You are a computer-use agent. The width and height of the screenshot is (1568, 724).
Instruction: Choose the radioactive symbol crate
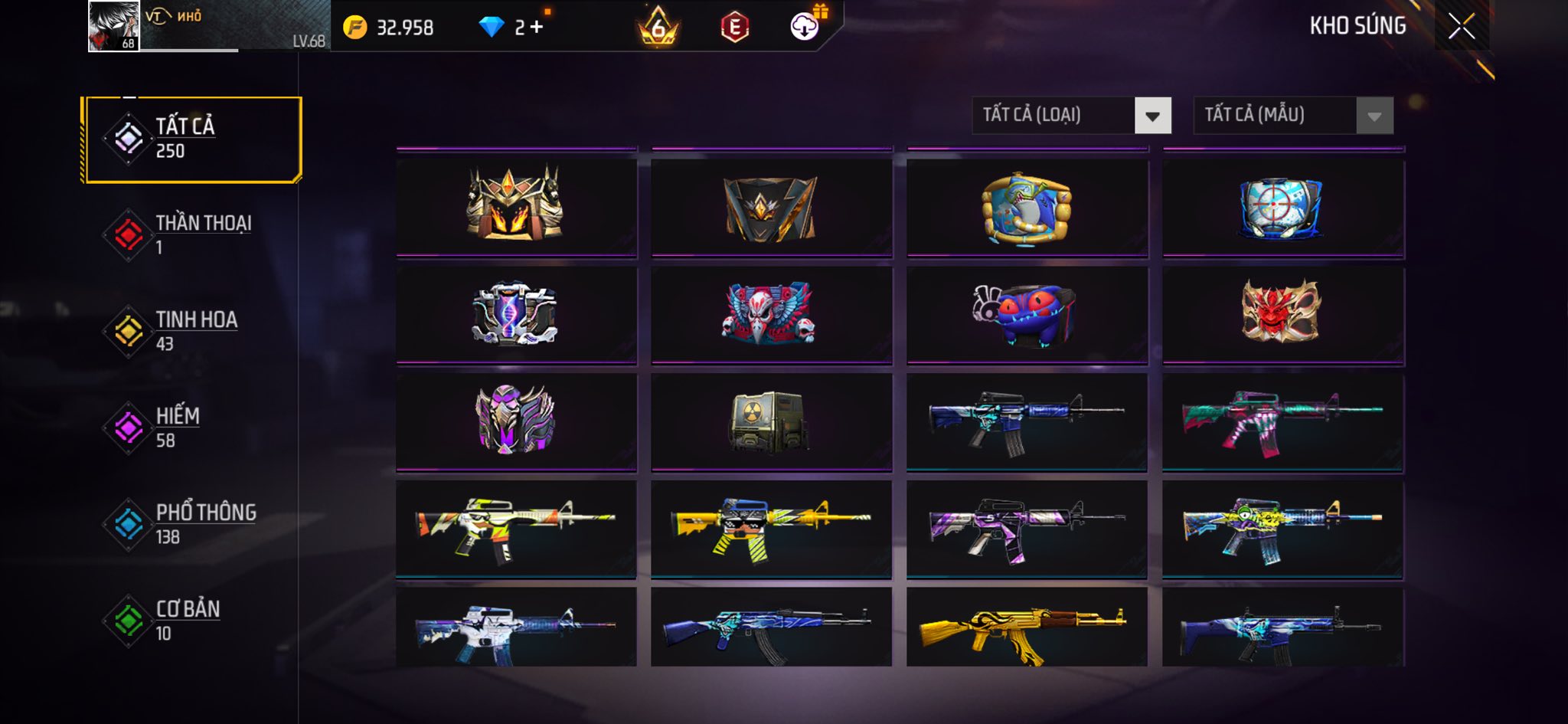[770, 420]
